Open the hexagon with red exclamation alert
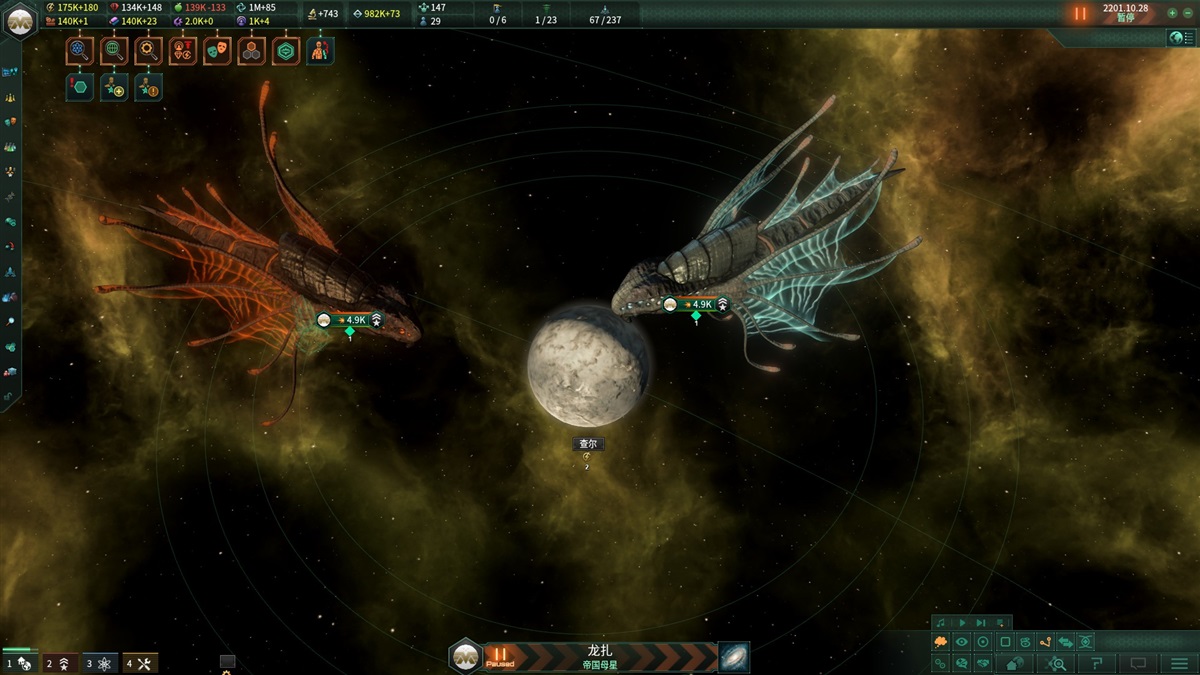Screen dimensions: 1200x675 pos(81,87)
